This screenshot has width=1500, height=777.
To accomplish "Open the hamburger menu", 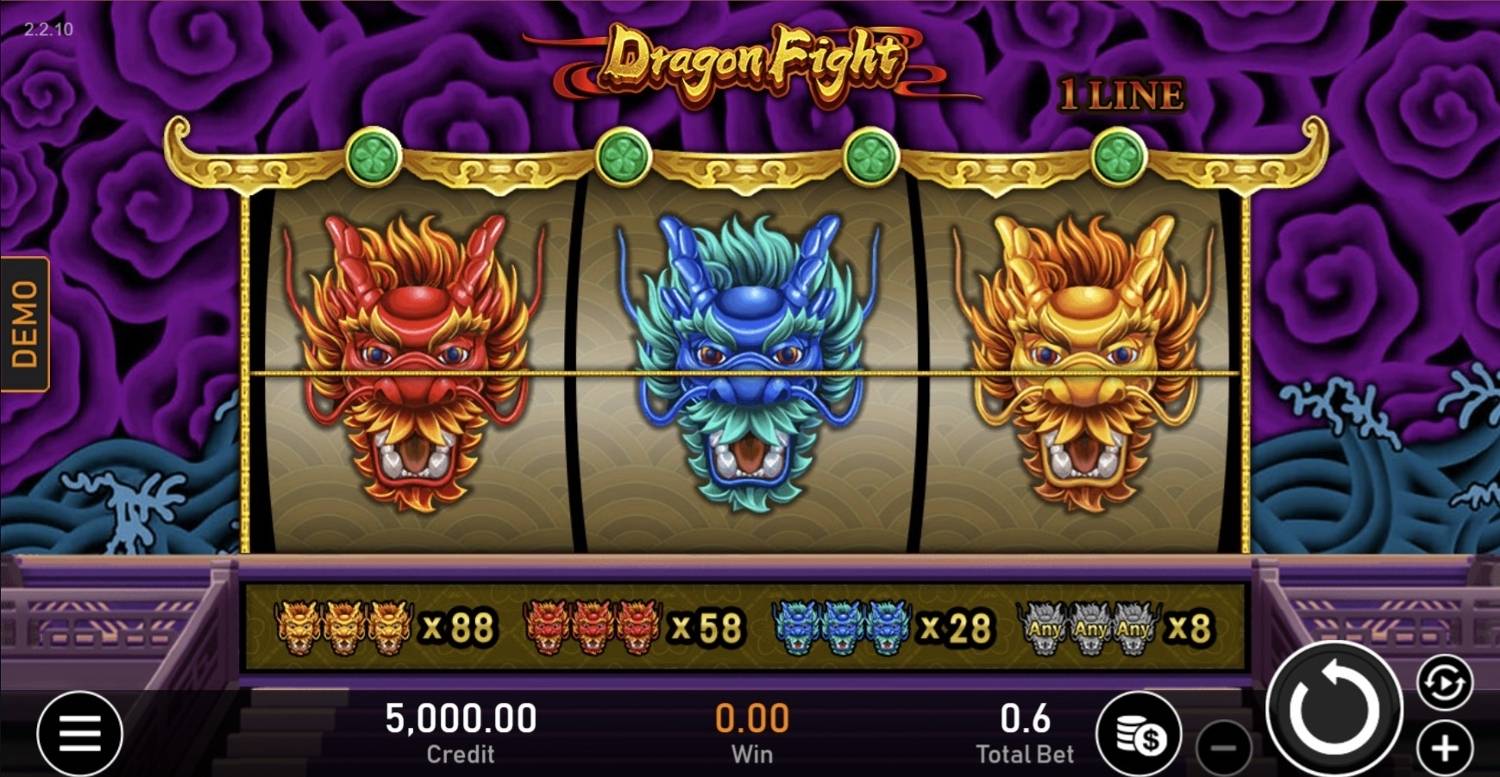I will tap(80, 731).
